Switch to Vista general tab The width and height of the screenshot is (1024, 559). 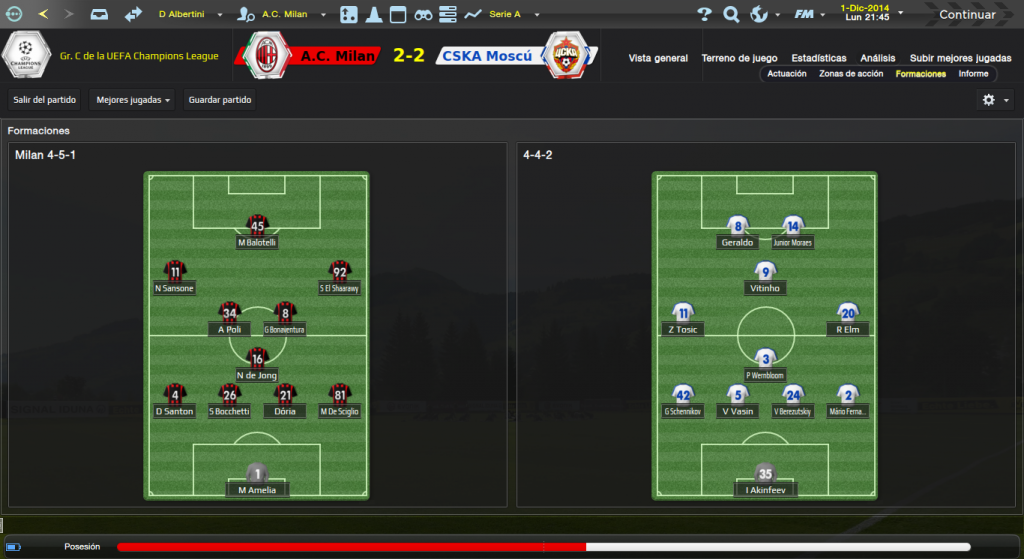click(658, 58)
